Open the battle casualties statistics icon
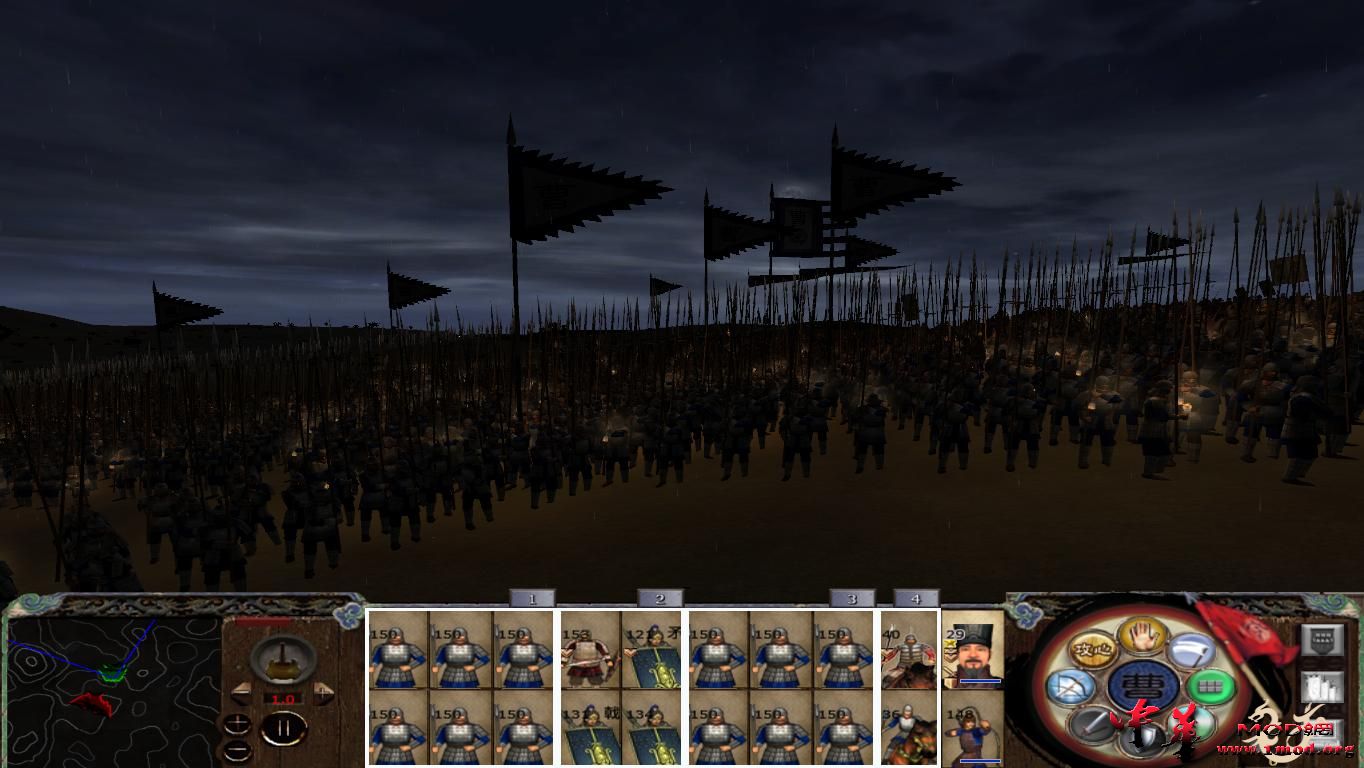 point(1321,687)
